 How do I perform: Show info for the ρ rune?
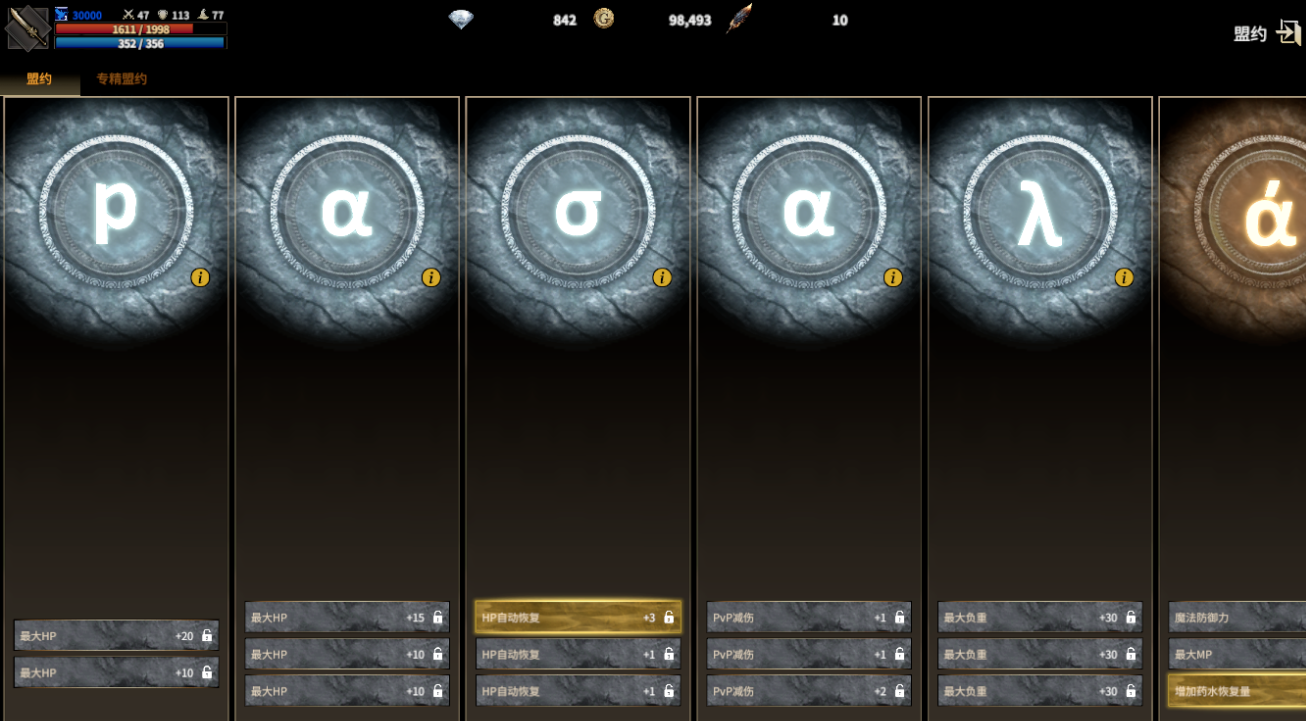tap(200, 277)
